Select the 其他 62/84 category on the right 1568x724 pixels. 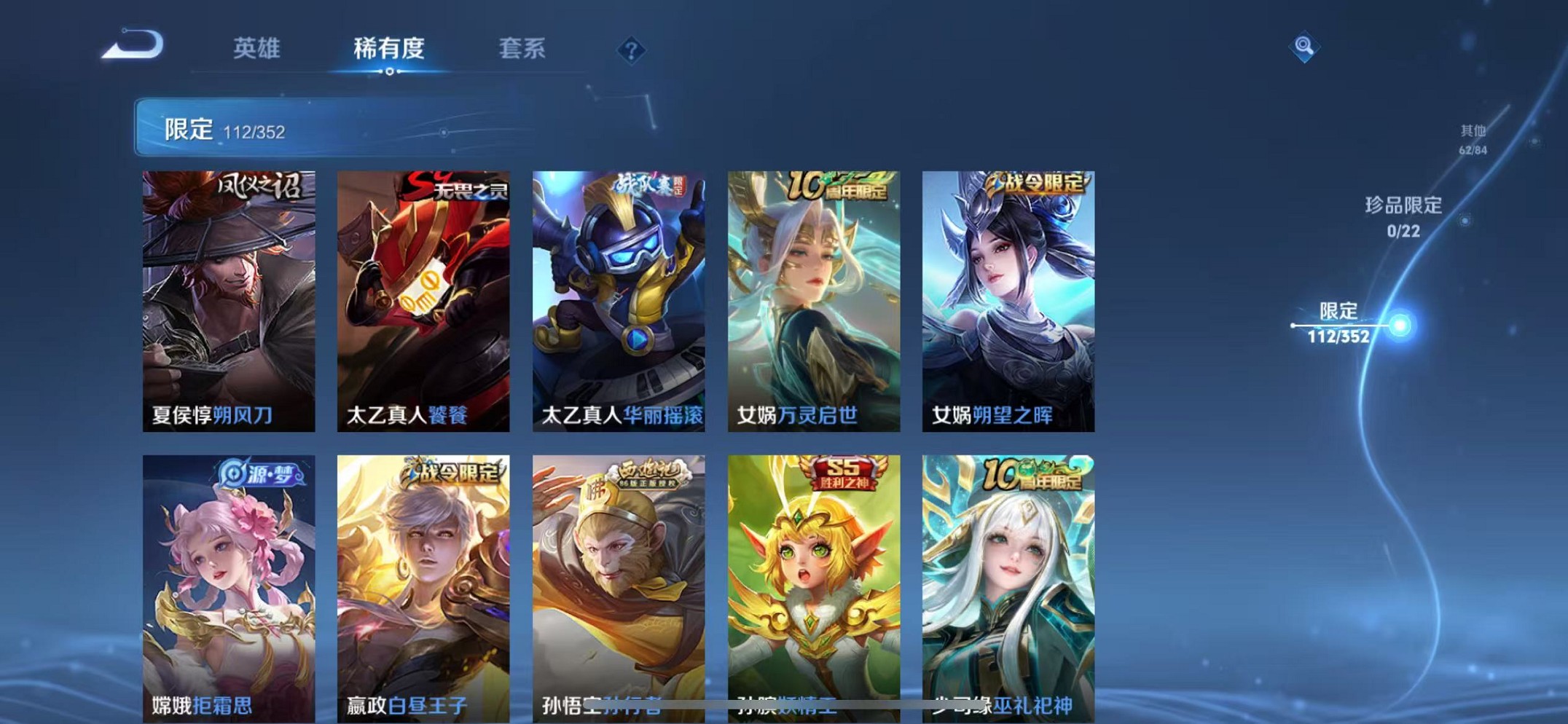point(1472,138)
